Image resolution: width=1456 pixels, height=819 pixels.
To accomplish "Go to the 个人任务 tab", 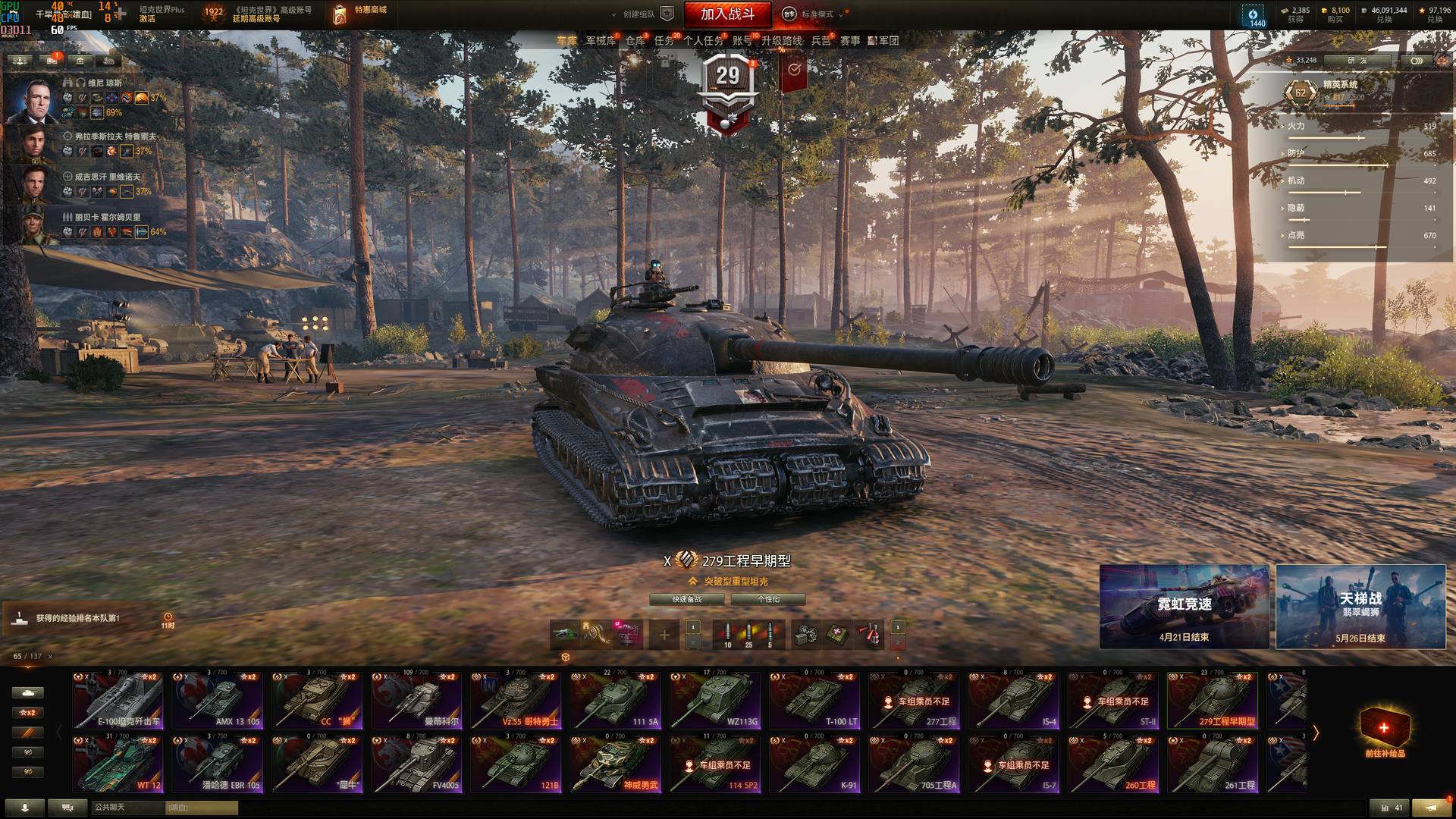I will 702,41.
